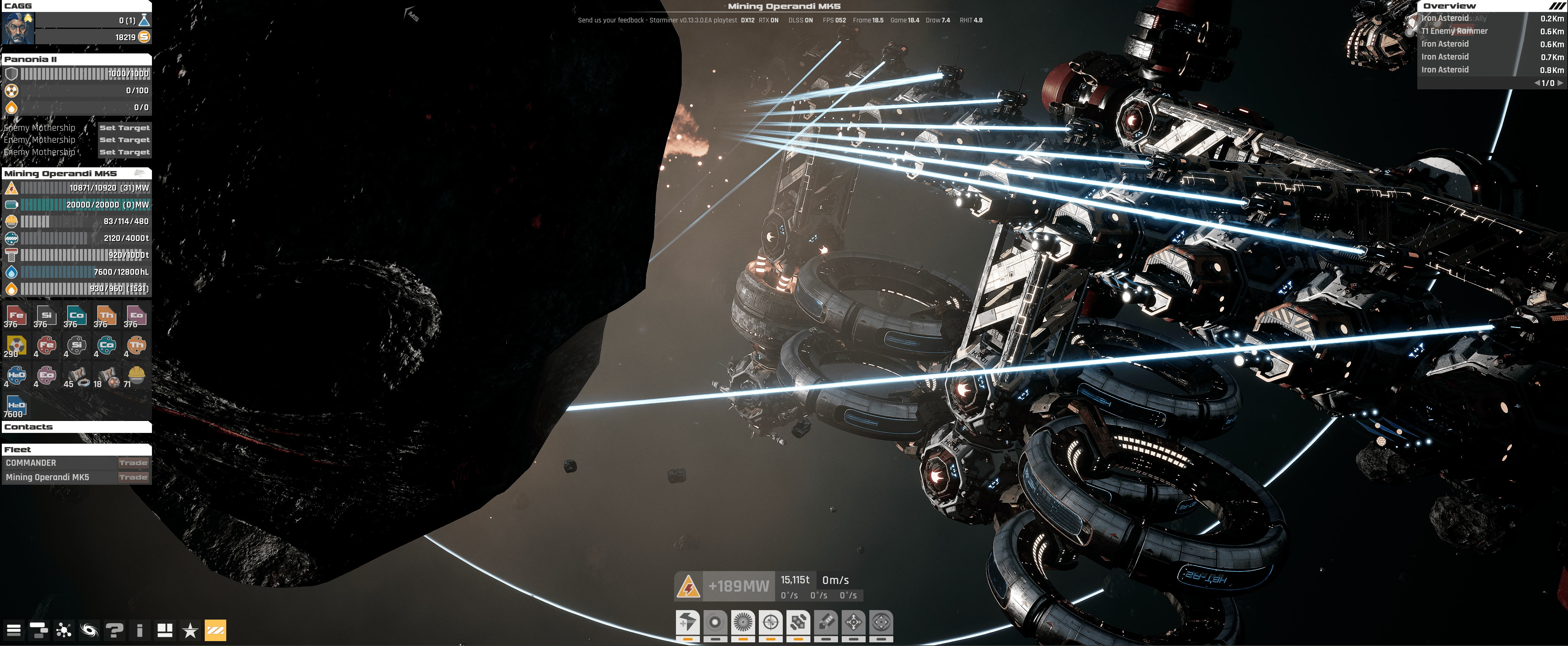Open the commander portrait in CAGG panel
Viewport: 1568px width, 646px height.
tap(18, 28)
